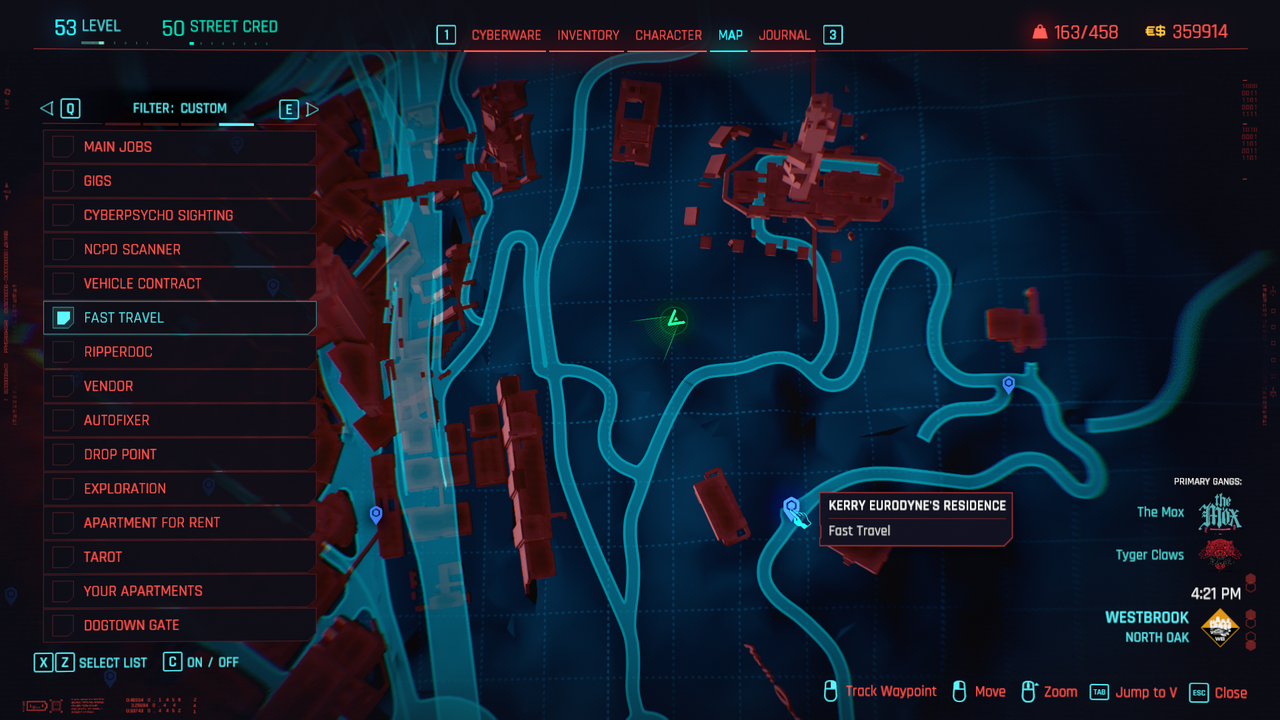Toggle the Vendor filter entry
The height and width of the screenshot is (720, 1280).
pyautogui.click(x=64, y=386)
